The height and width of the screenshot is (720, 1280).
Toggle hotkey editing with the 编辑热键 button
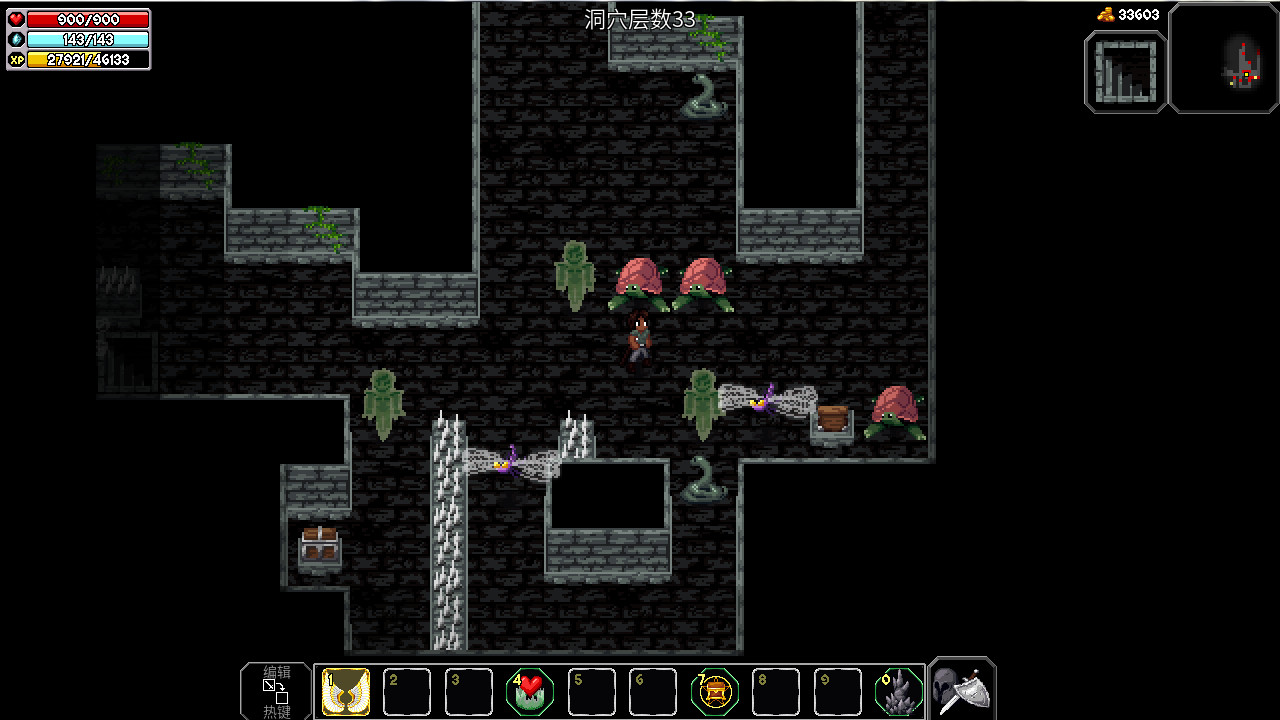point(274,690)
